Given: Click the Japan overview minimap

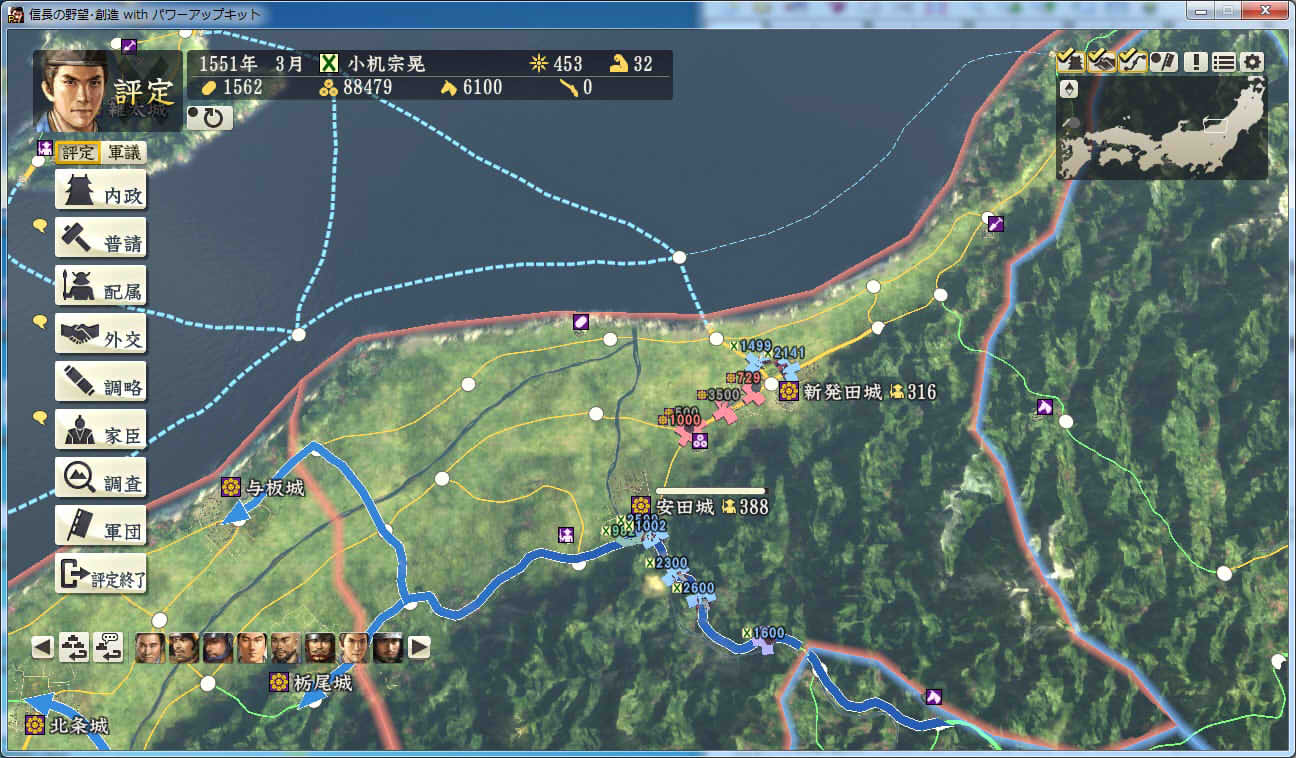Looking at the screenshot, I should coord(1162,128).
